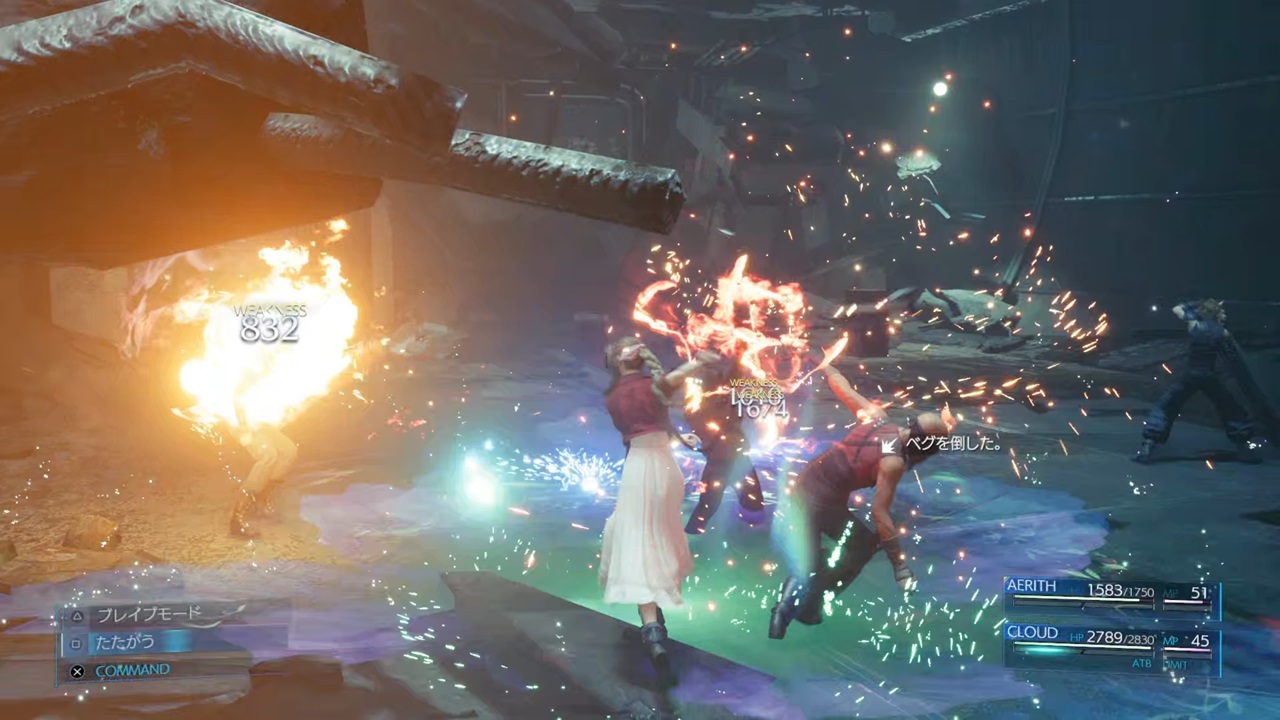The width and height of the screenshot is (1280, 720).
Task: Select the highlighted たたがう command
Action: [128, 641]
